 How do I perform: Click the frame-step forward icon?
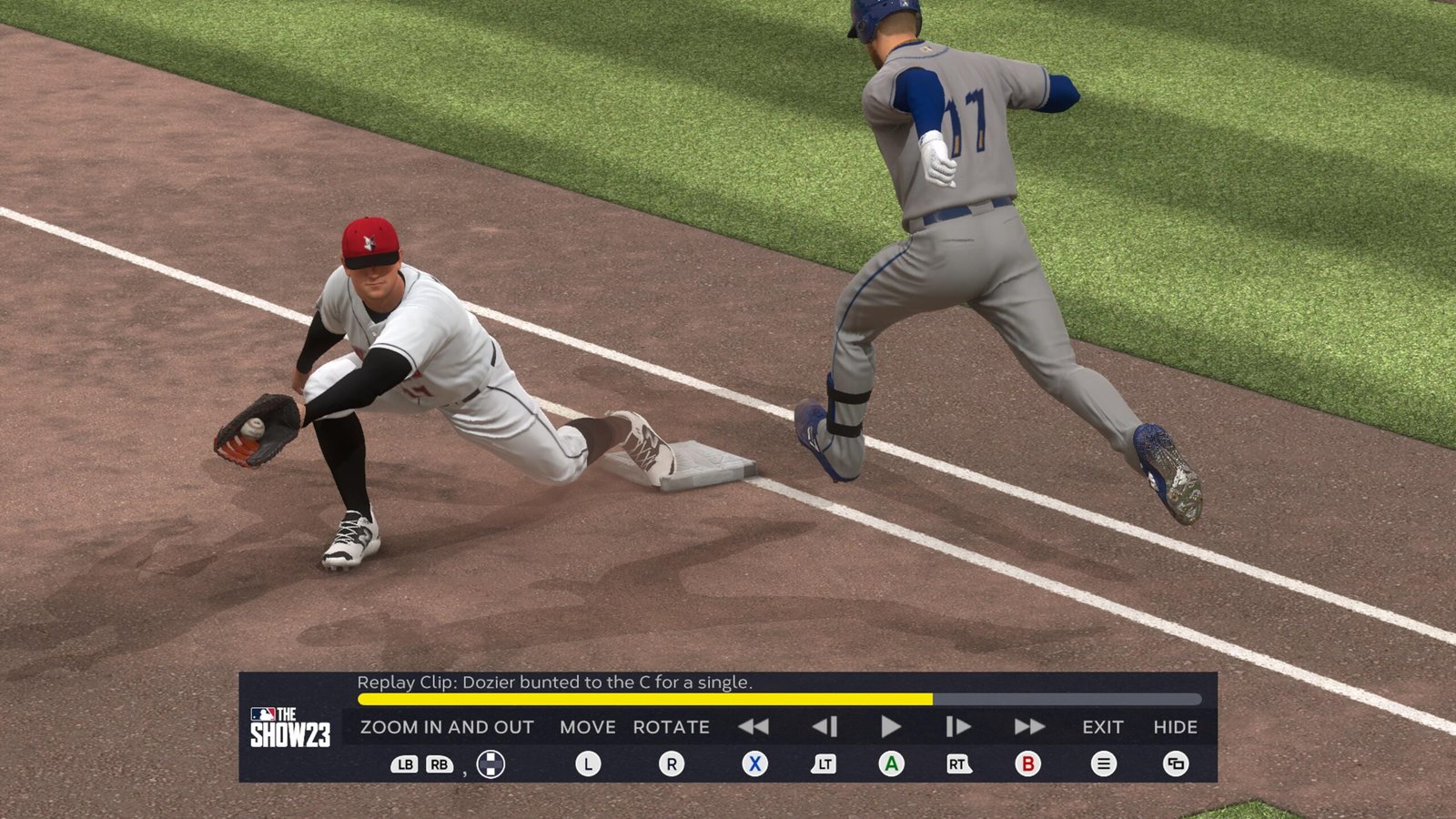tap(957, 726)
